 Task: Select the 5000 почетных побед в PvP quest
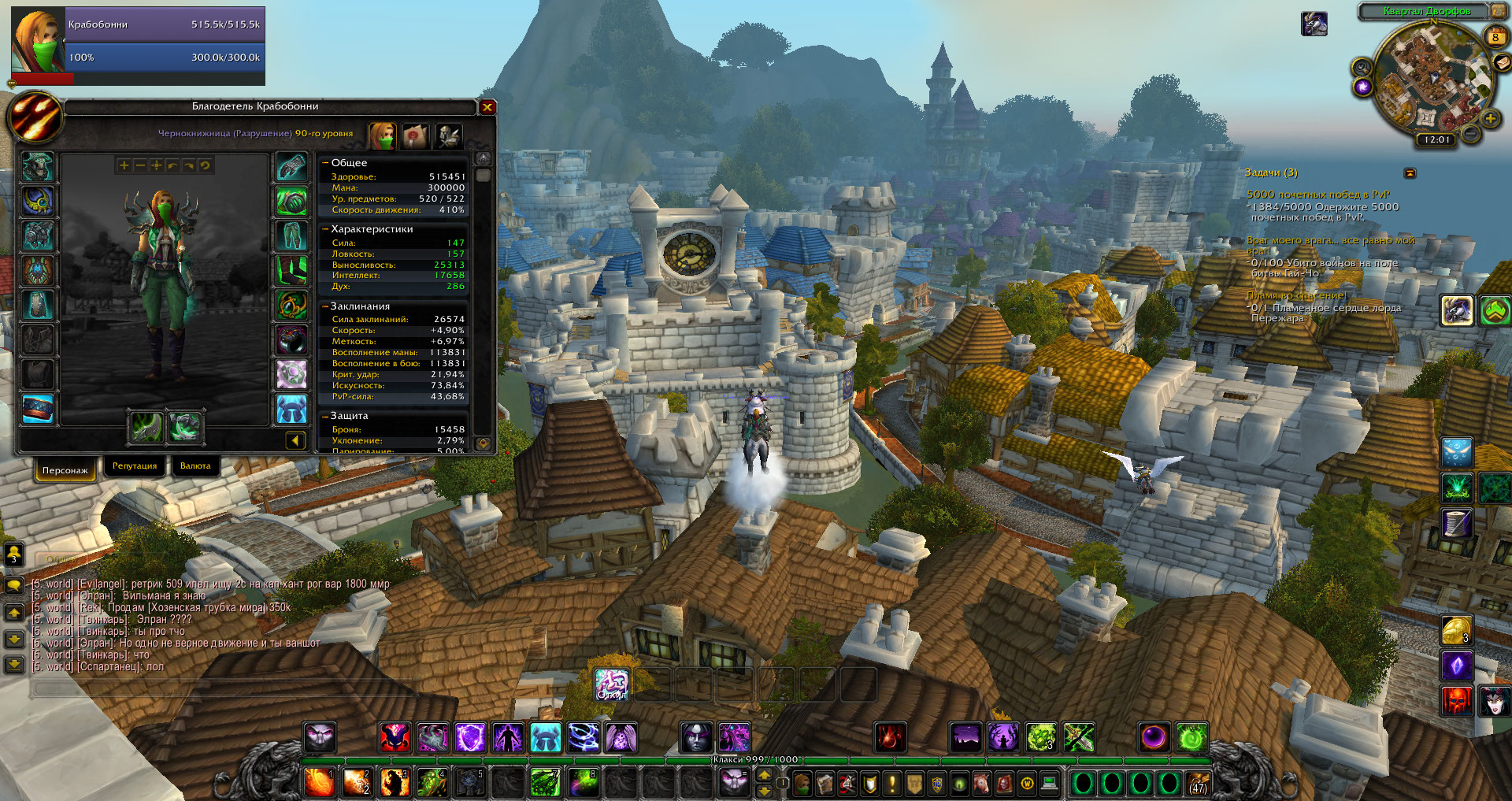click(x=1317, y=195)
